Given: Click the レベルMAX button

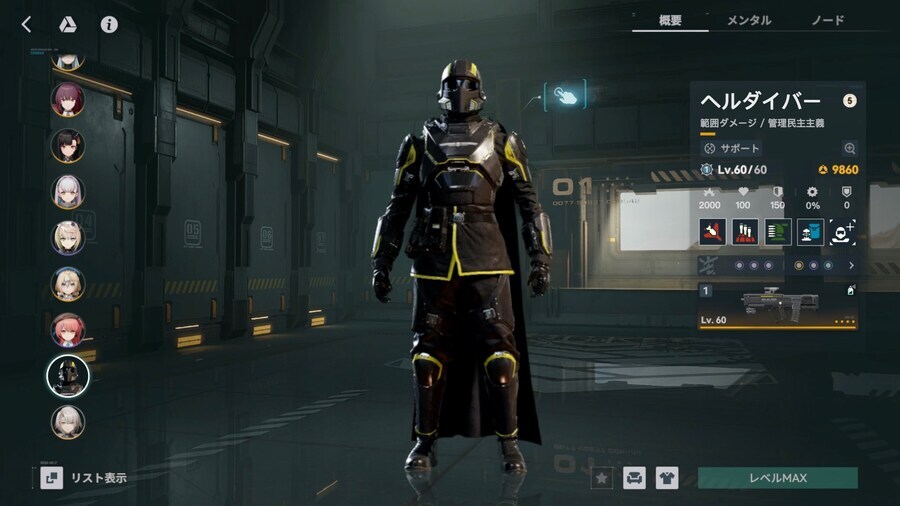Looking at the screenshot, I should click(777, 478).
